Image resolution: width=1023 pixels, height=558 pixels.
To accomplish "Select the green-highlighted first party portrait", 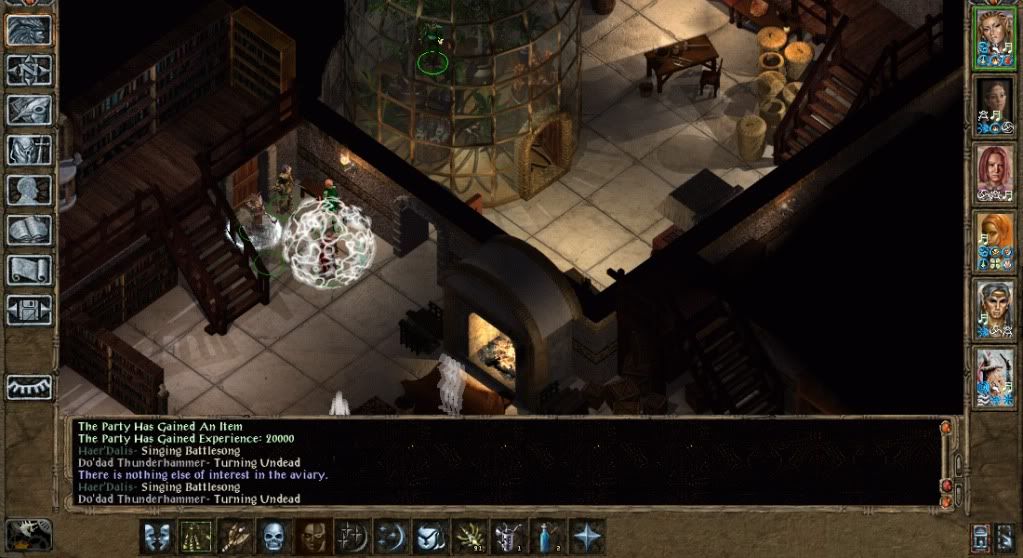I will click(995, 39).
